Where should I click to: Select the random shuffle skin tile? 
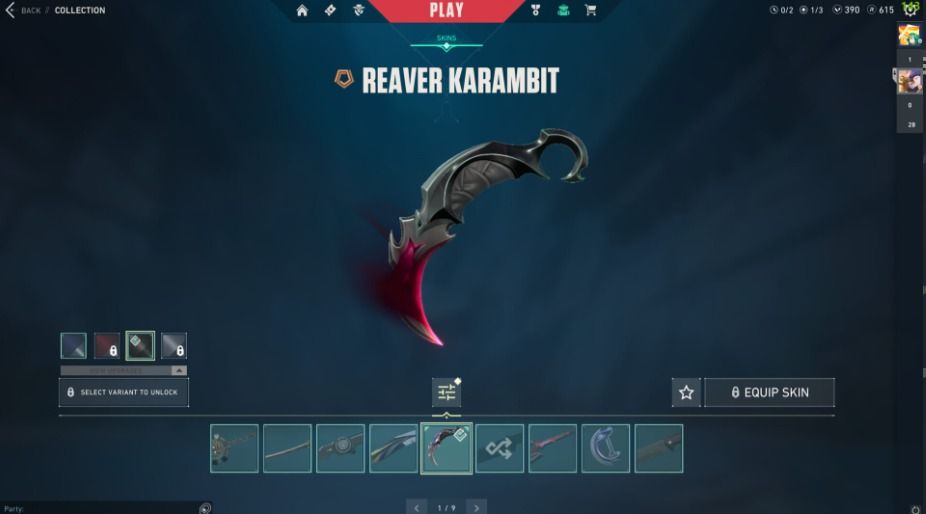(499, 448)
